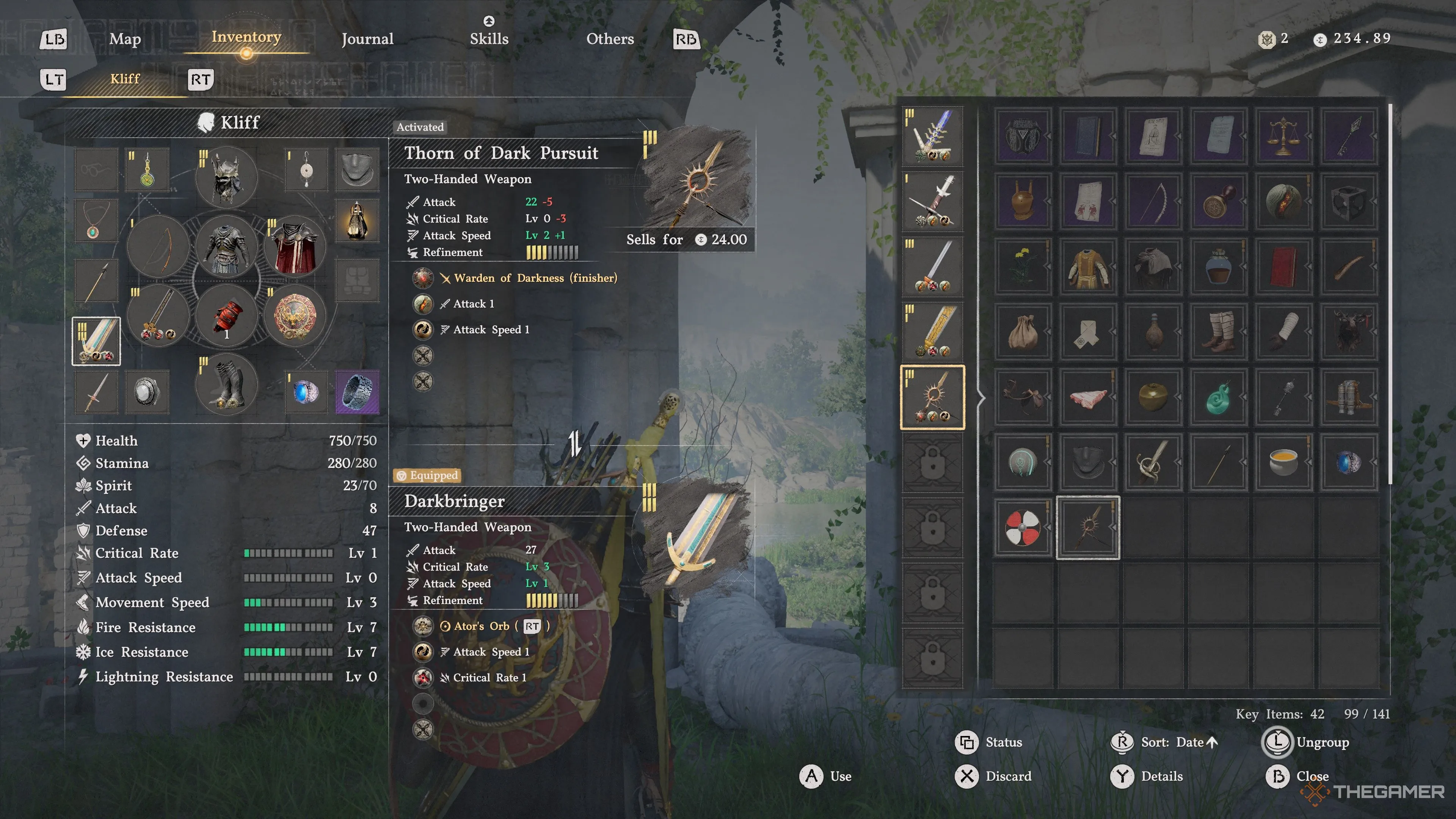Select the bowl of orange soup

coord(1283,462)
